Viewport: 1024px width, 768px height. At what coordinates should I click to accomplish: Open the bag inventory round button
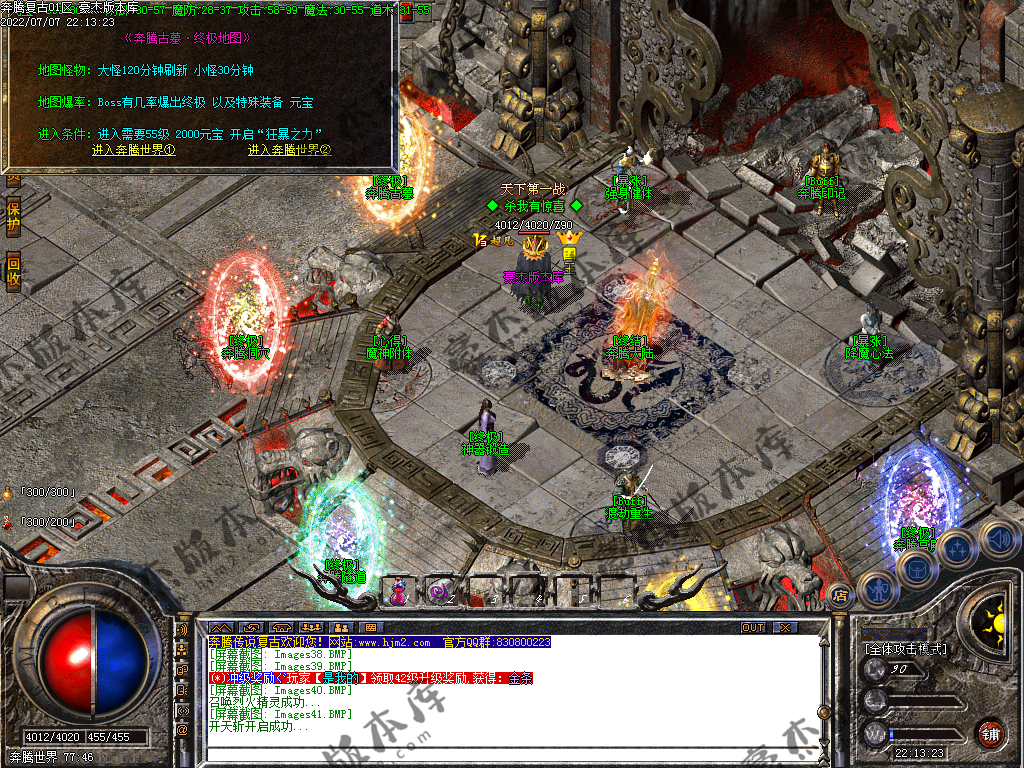click(917, 568)
